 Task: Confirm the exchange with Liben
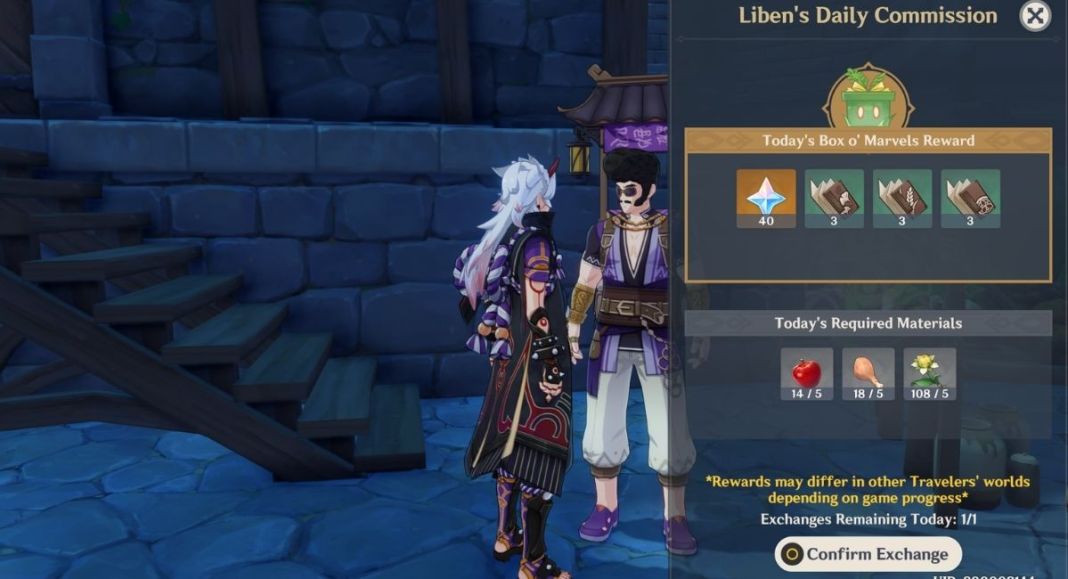click(x=867, y=554)
